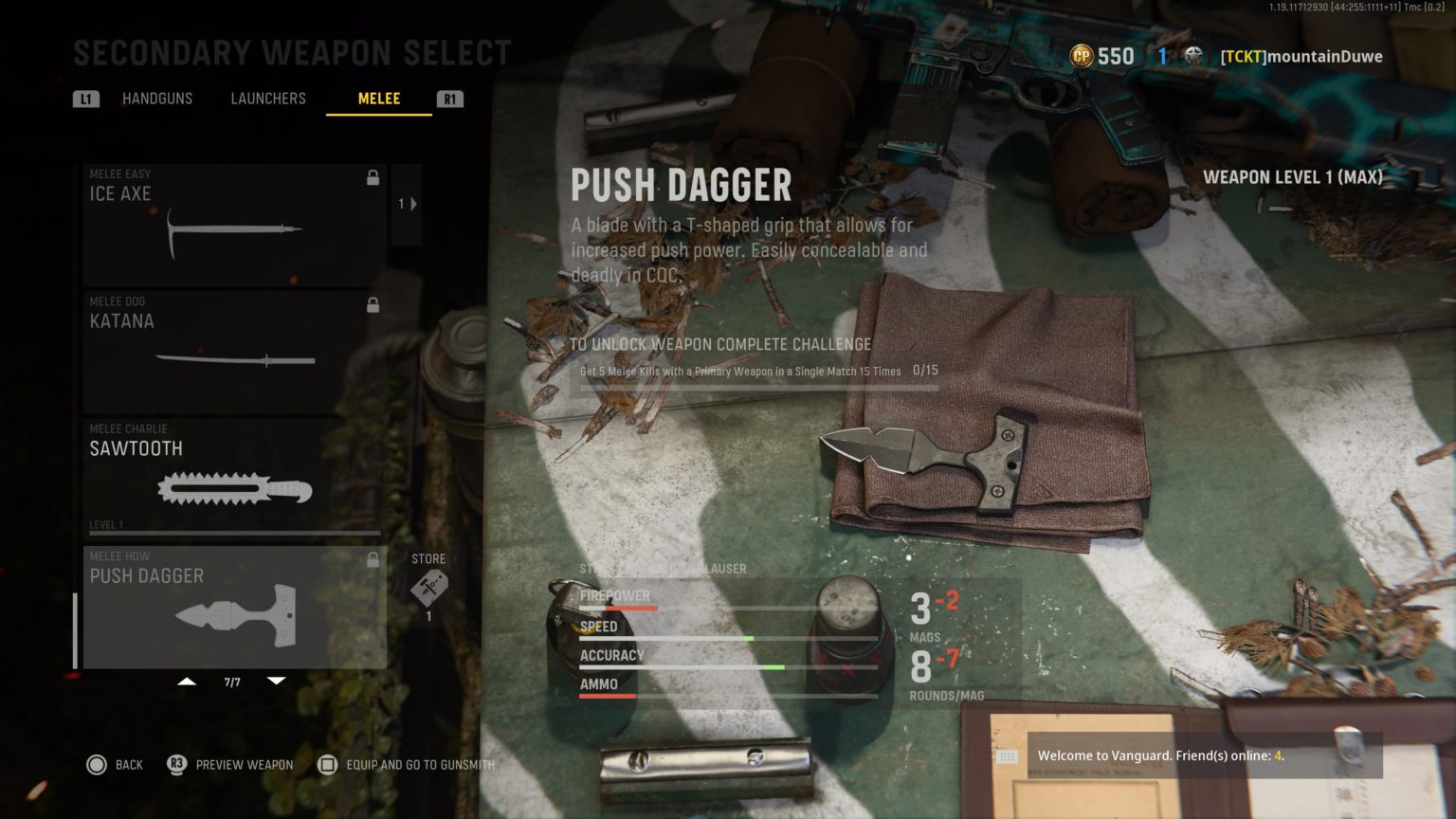This screenshot has height=819, width=1456.
Task: Open the next weapon page arrow
Action: point(412,203)
